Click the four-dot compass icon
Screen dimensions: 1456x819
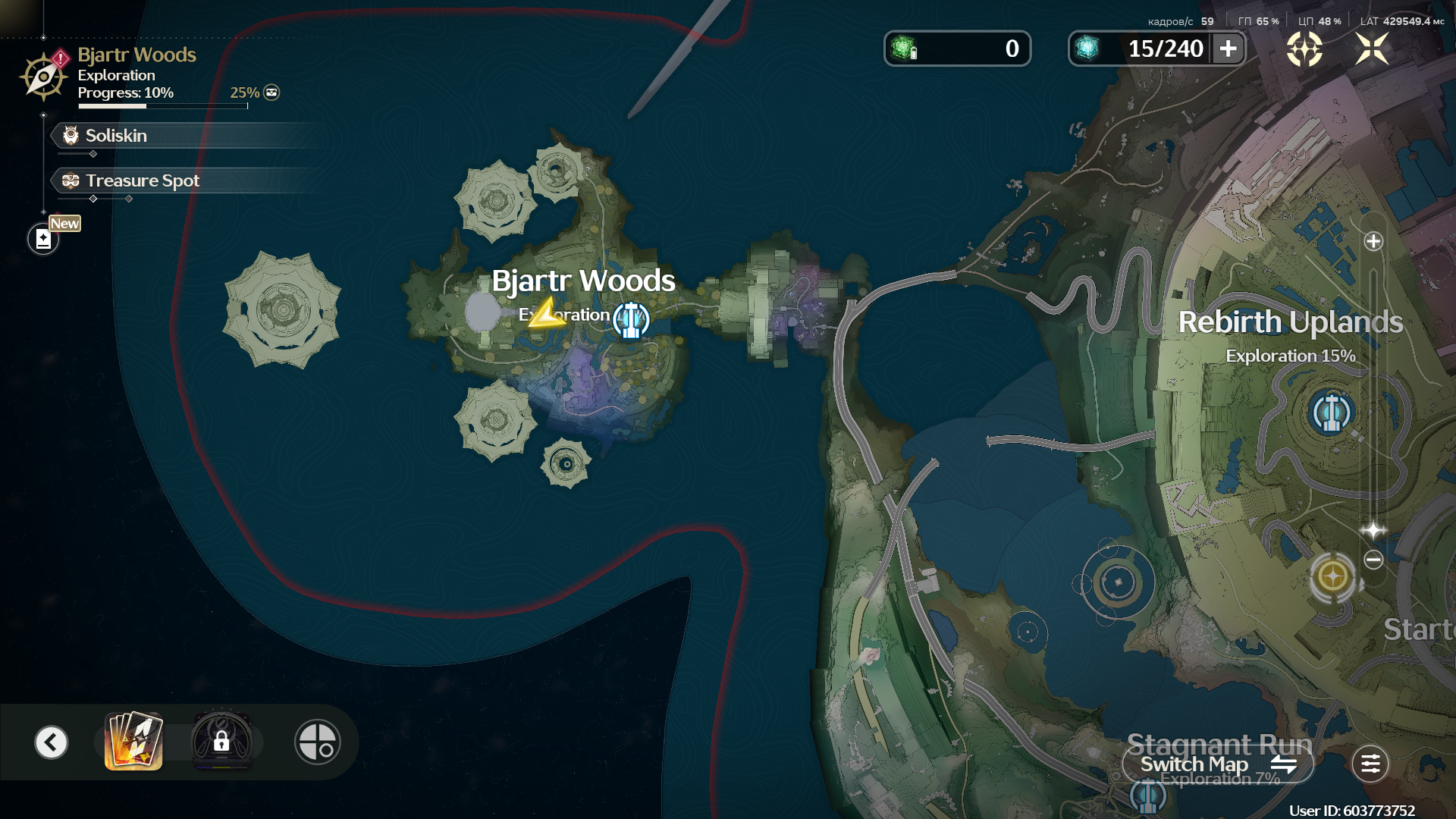tap(1304, 49)
